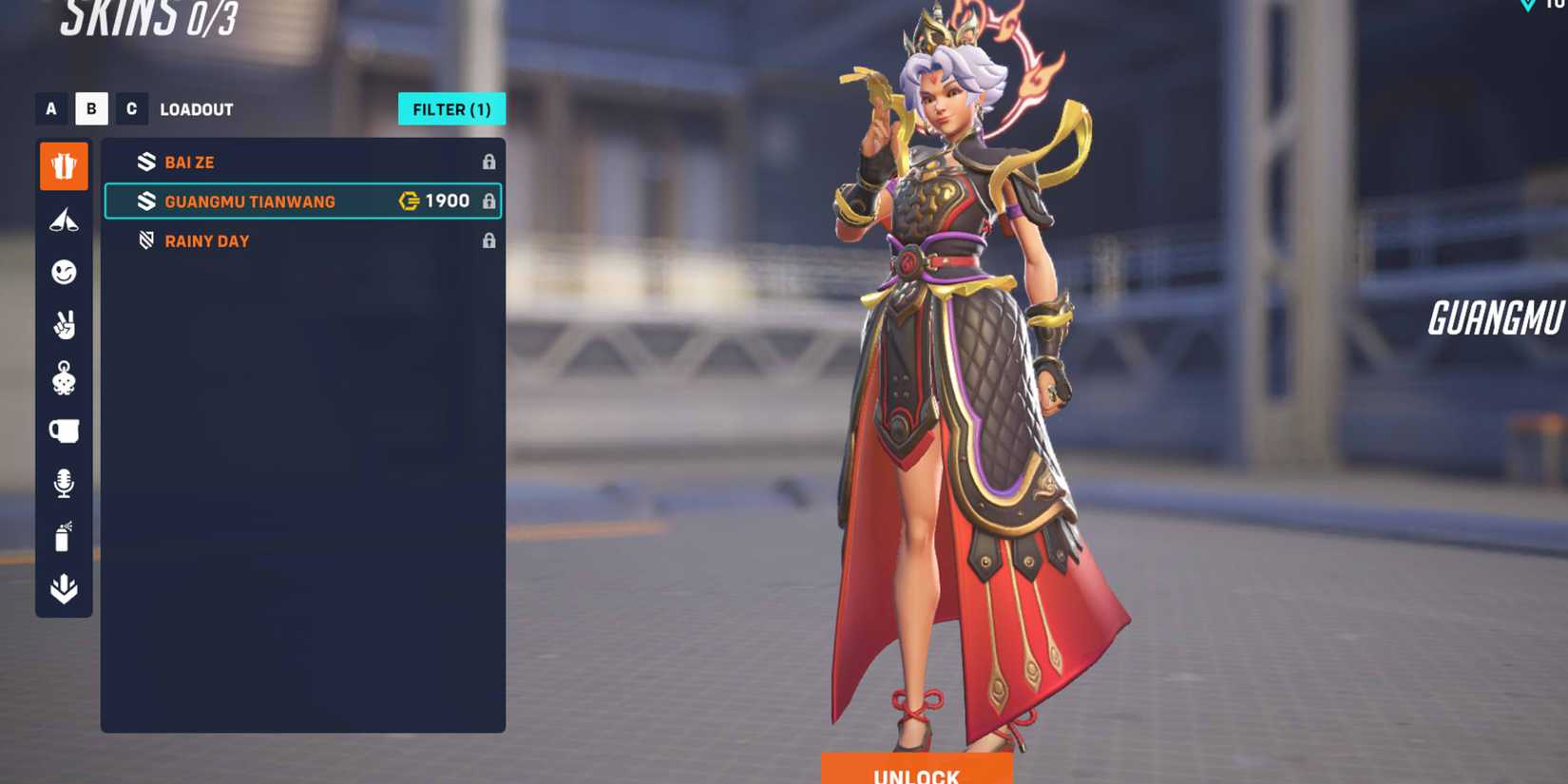Image resolution: width=1568 pixels, height=784 pixels.
Task: Select Loadout A
Action: (50, 108)
